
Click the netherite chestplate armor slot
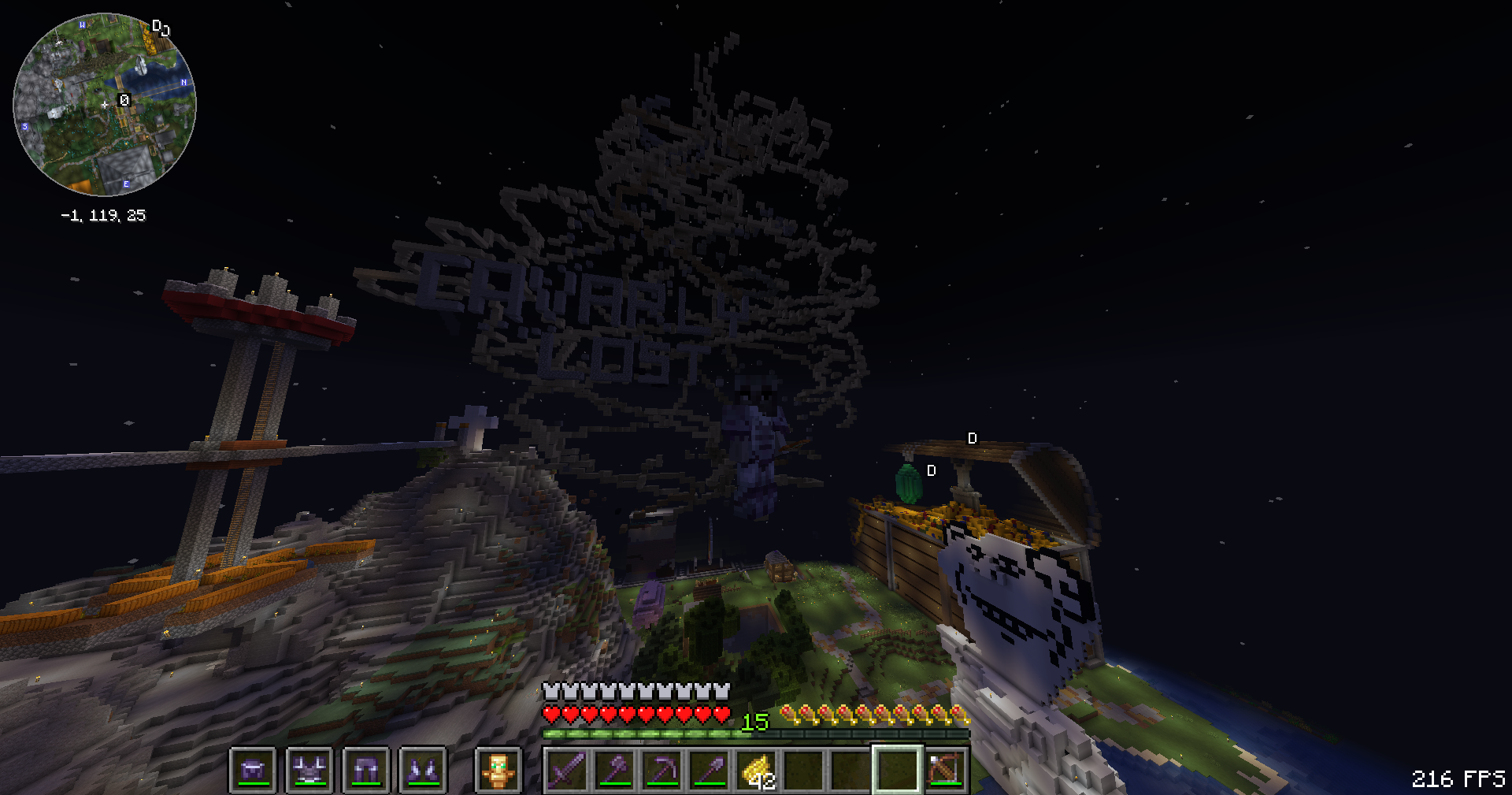click(x=309, y=770)
